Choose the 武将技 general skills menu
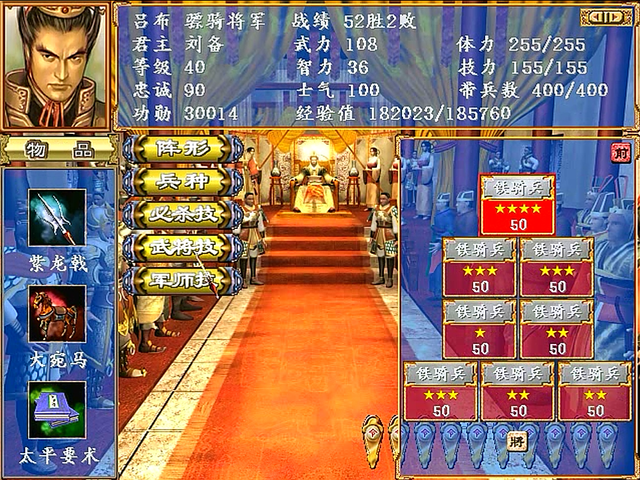 [x=182, y=246]
